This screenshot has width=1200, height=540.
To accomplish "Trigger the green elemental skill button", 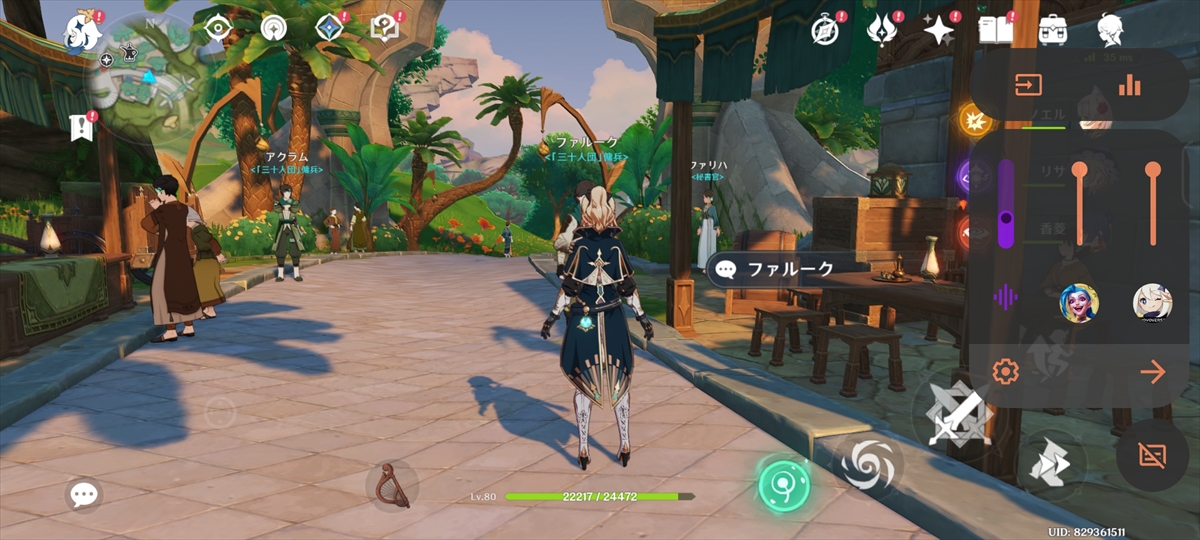I will 782,485.
